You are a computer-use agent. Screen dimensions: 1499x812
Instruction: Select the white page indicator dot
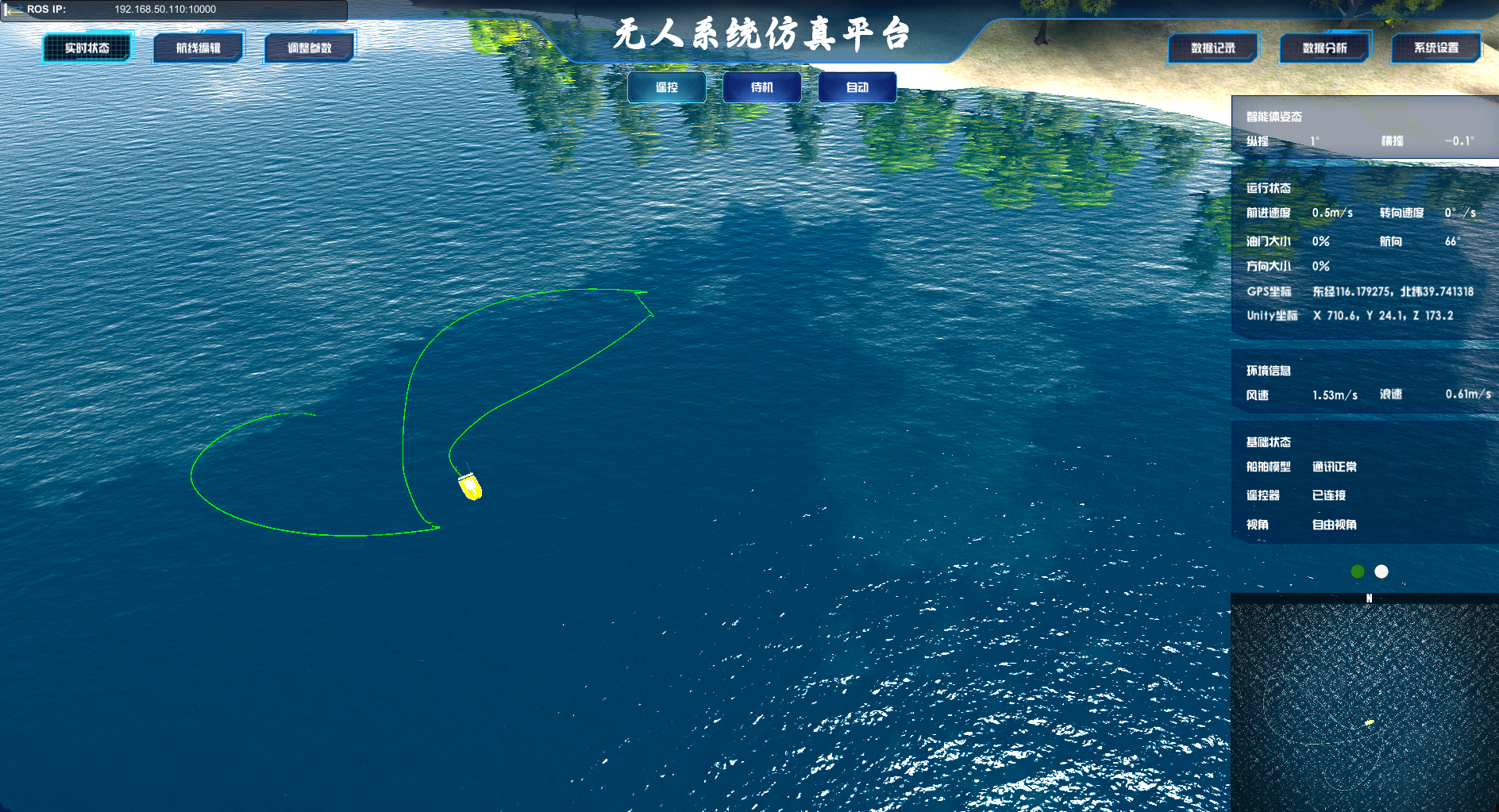1381,570
